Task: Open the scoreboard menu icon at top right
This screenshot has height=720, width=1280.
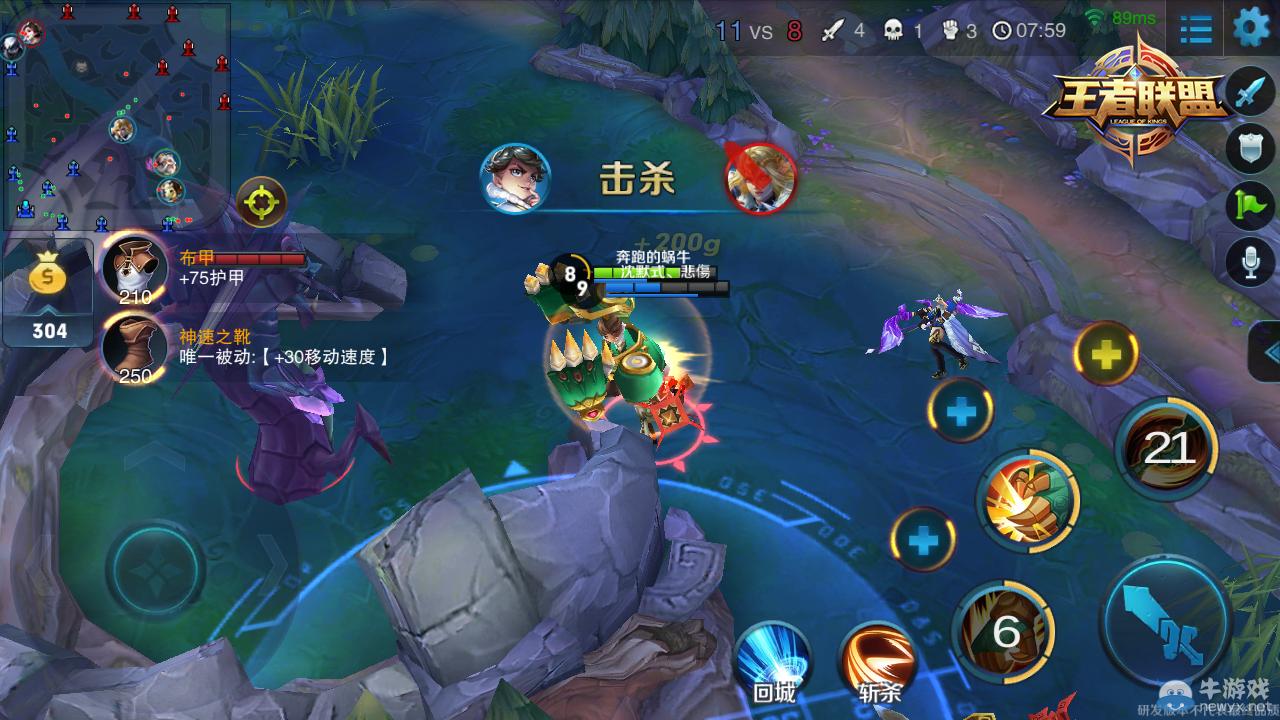Action: pyautogui.click(x=1194, y=29)
